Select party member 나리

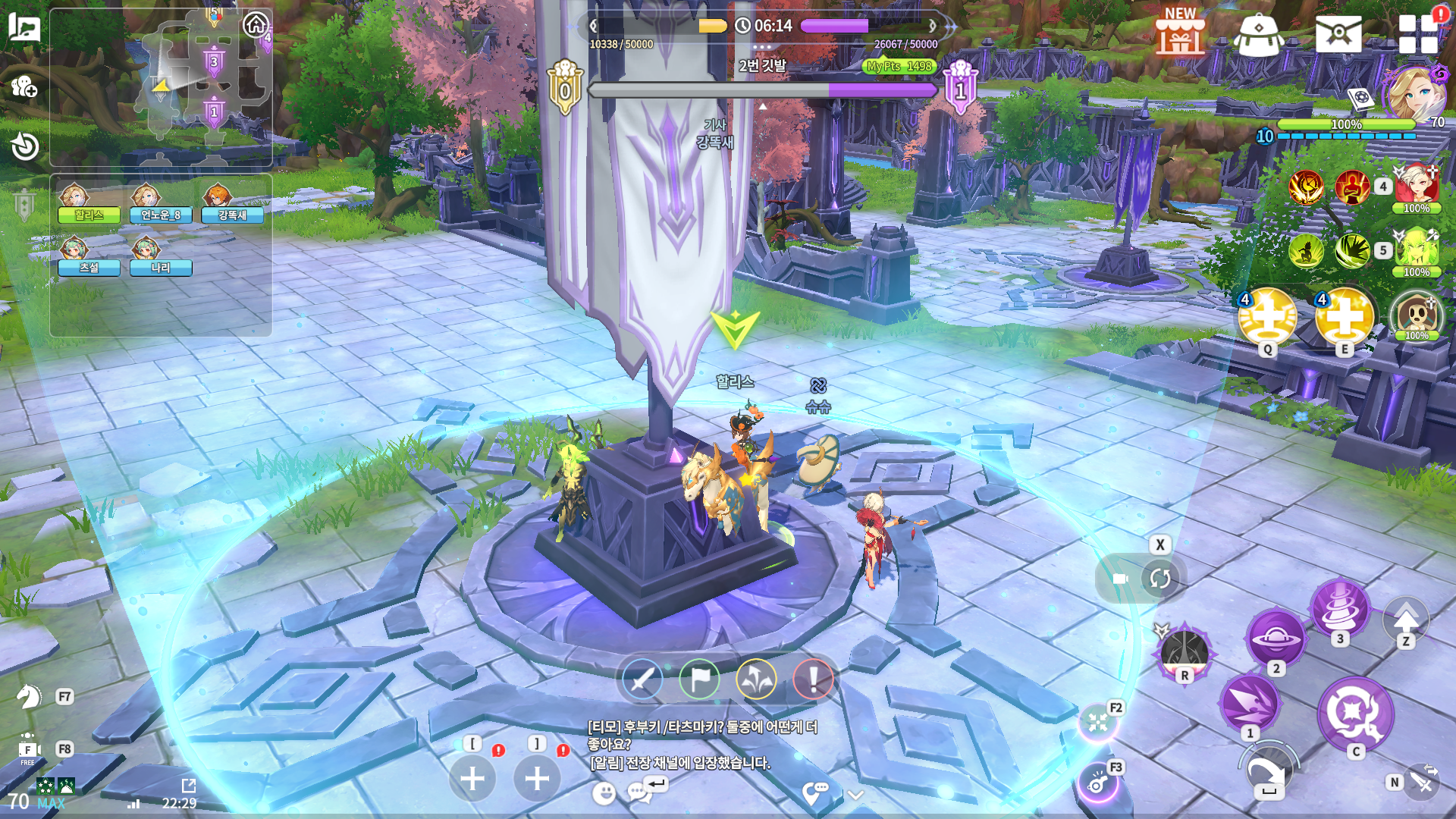coord(160,256)
